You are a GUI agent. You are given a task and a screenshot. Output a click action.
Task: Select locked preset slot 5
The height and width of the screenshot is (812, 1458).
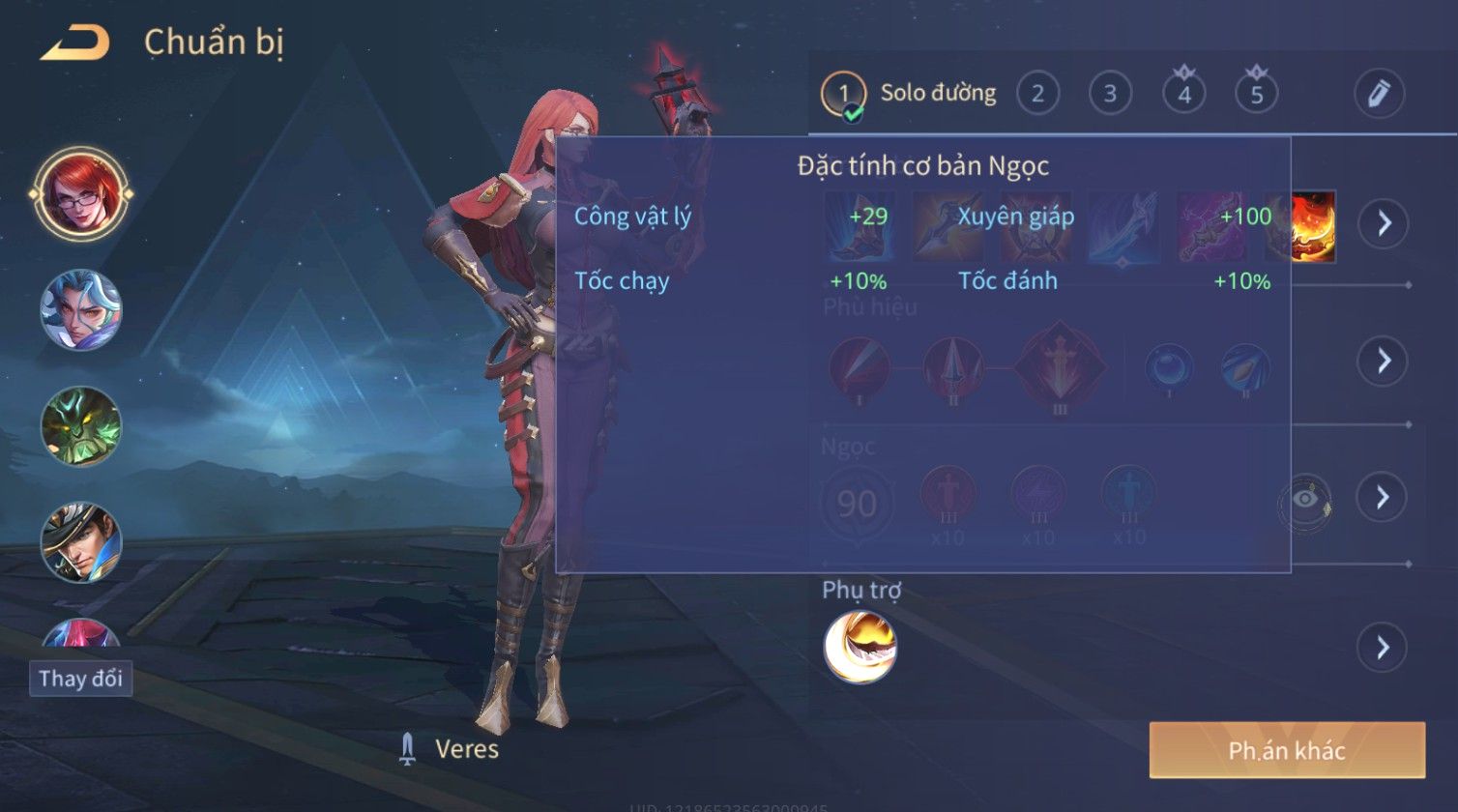pos(1257,94)
